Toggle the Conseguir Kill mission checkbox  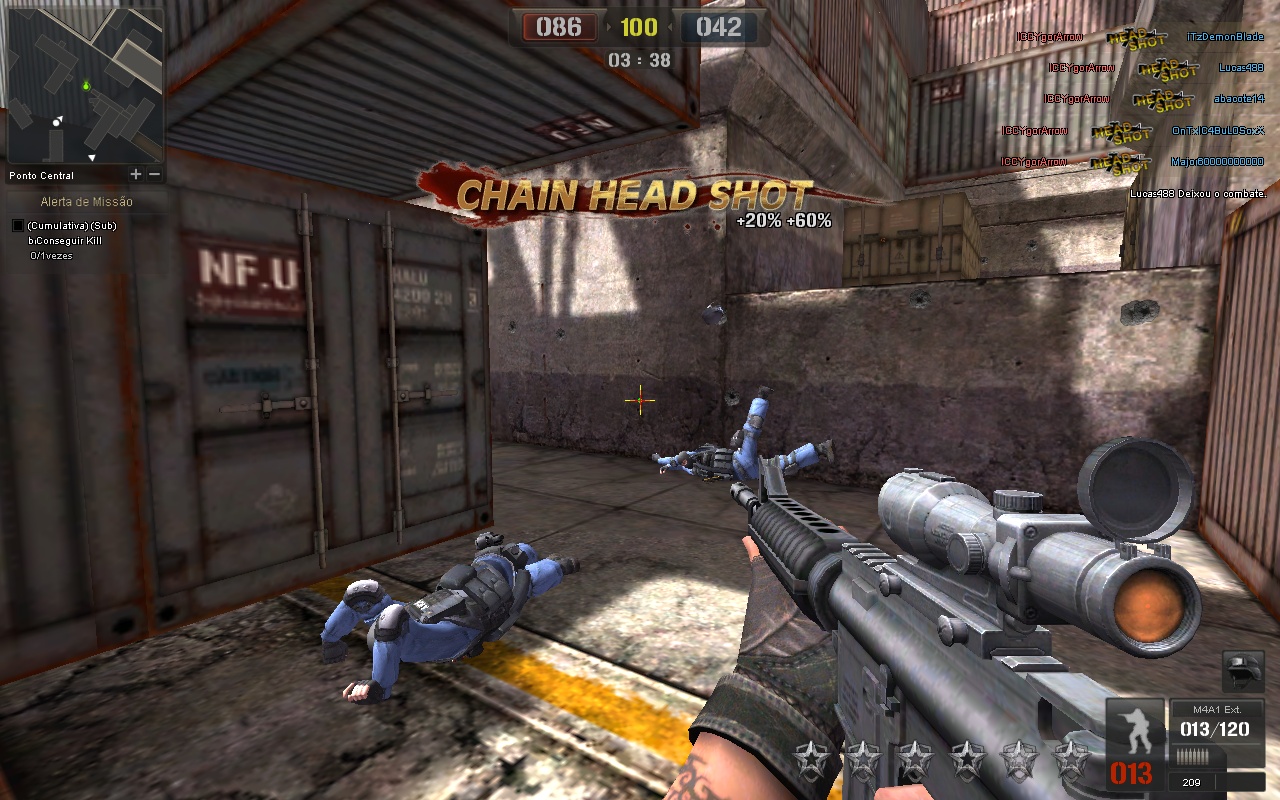pos(17,225)
